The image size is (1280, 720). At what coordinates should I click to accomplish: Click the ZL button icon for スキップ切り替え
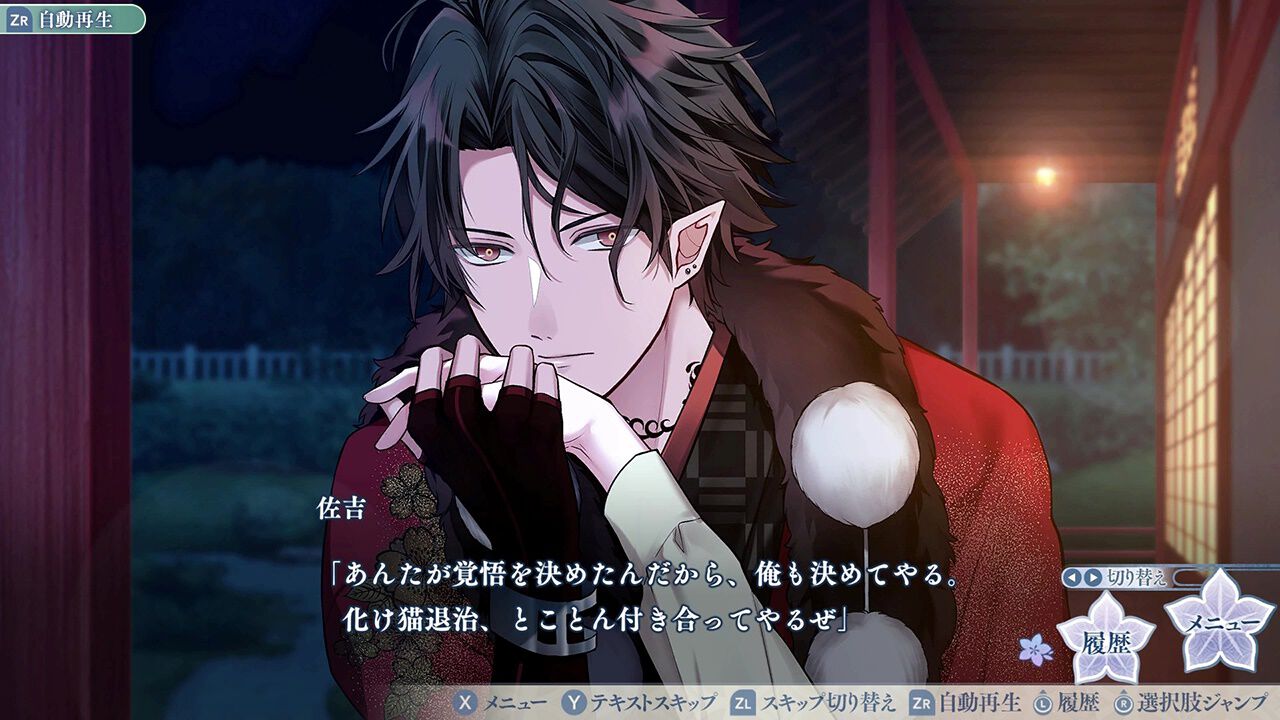click(x=742, y=705)
